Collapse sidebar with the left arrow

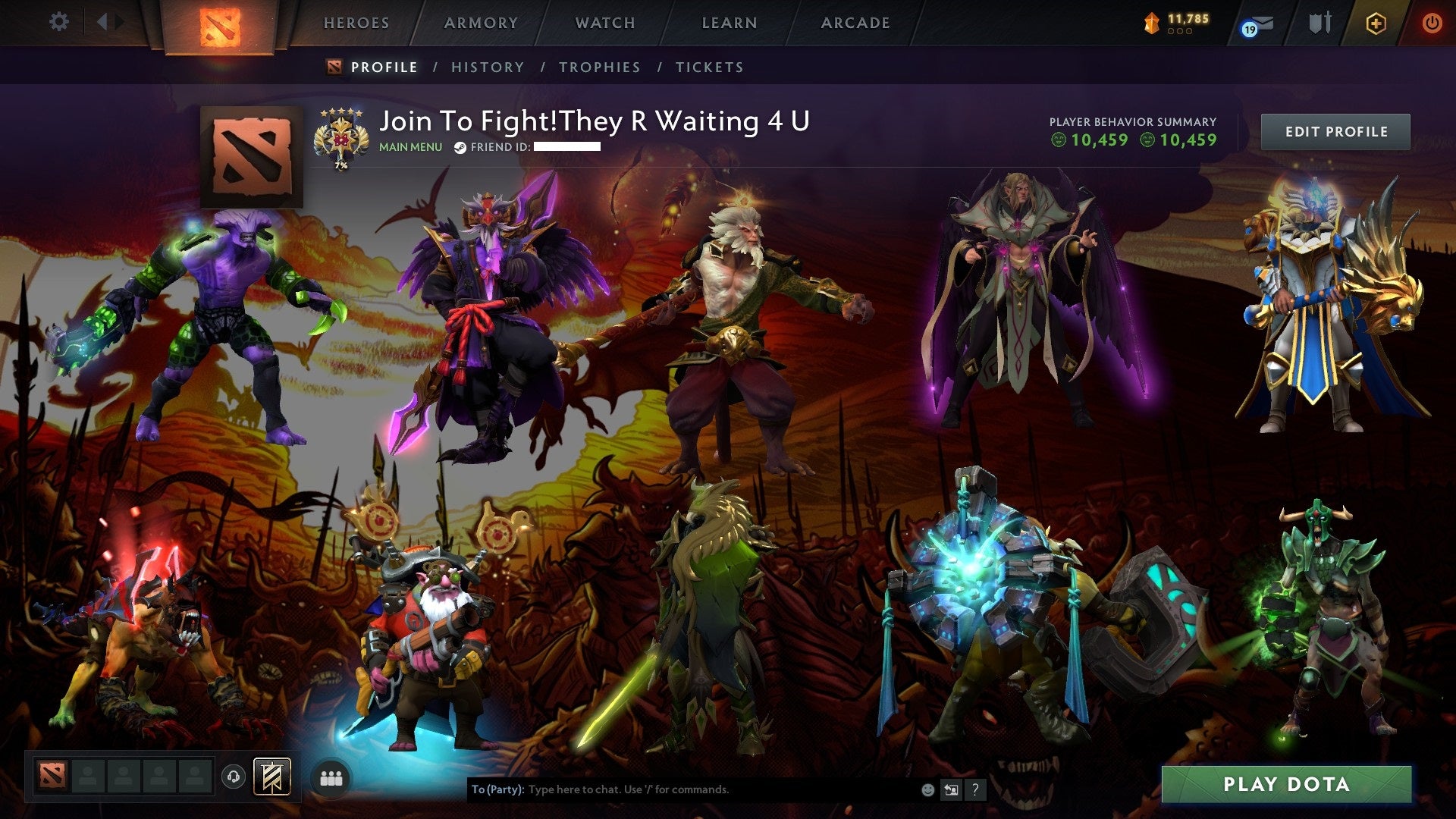coord(104,22)
